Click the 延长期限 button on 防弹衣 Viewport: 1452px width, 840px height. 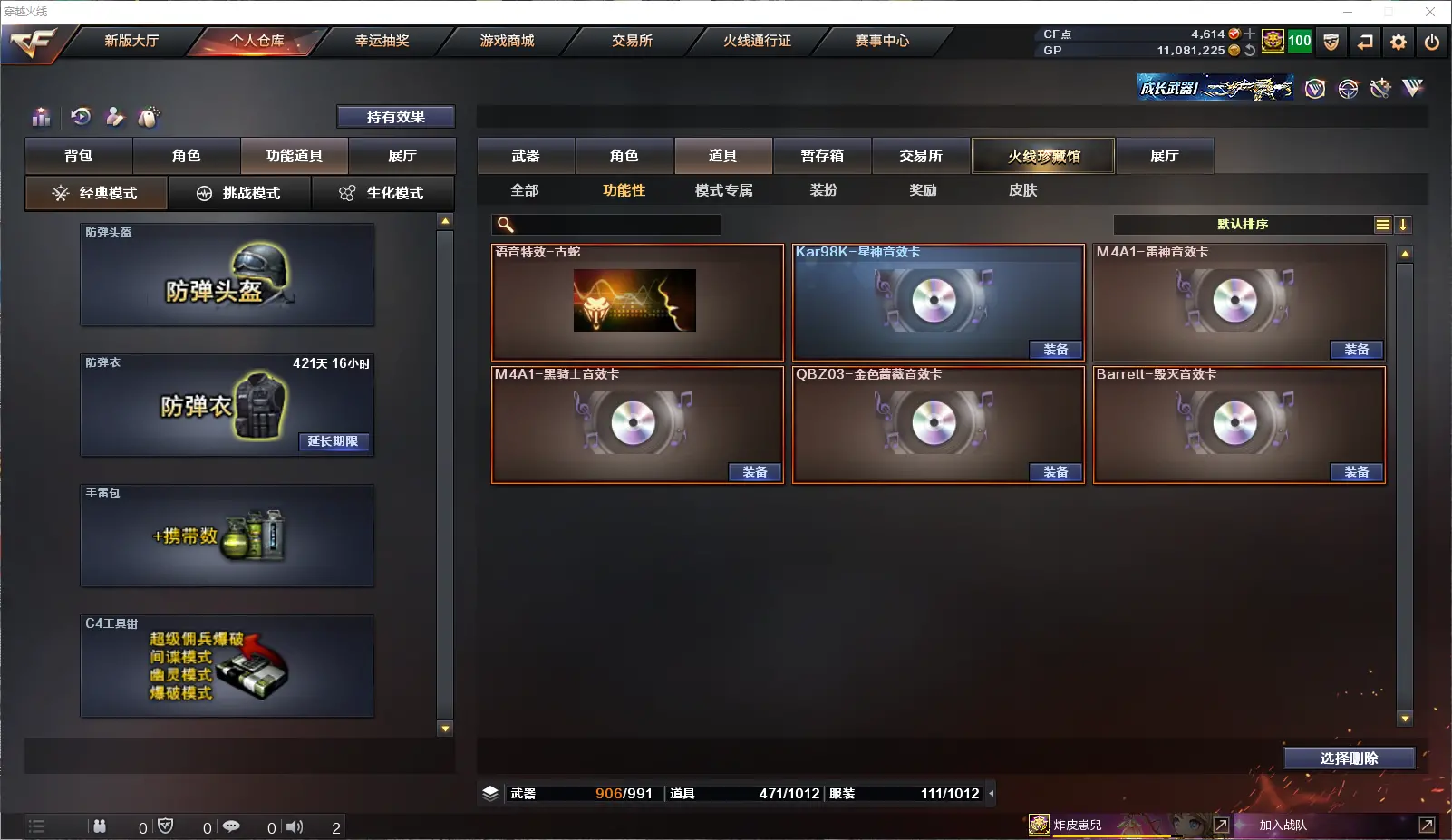(x=334, y=443)
